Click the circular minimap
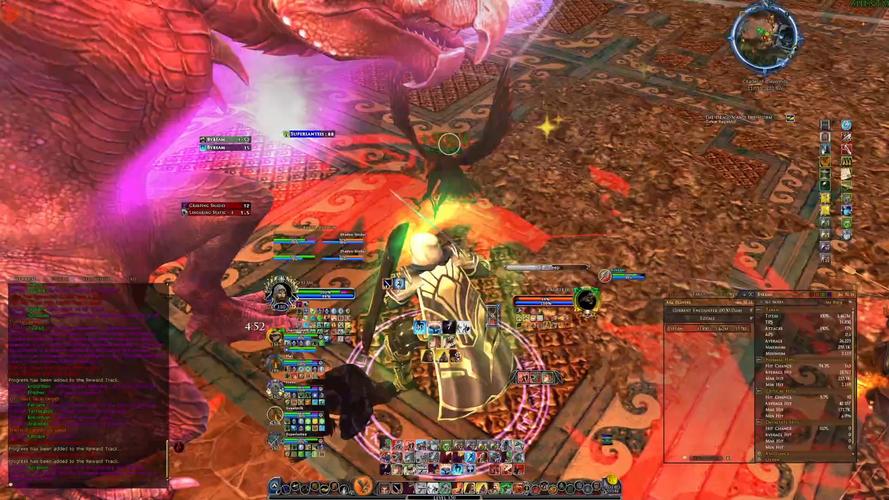Viewport: 889px width, 500px height. 764,37
